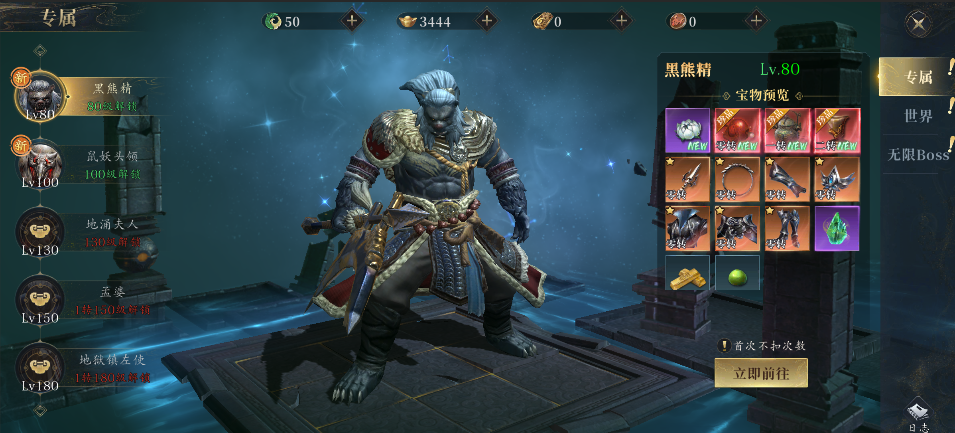955x433 pixels.
Task: Add more gold ingot currency
Action: click(x=487, y=21)
